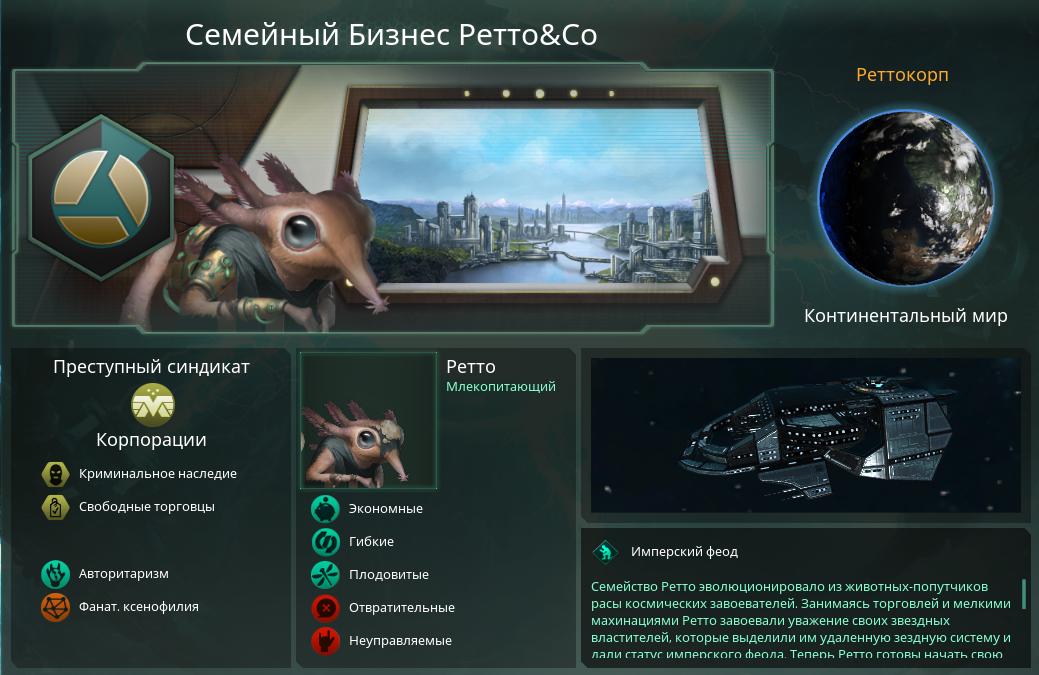Viewport: 1039px width, 675px height.
Task: Choose the Свободные торговцы civic
Action: (x=55, y=507)
